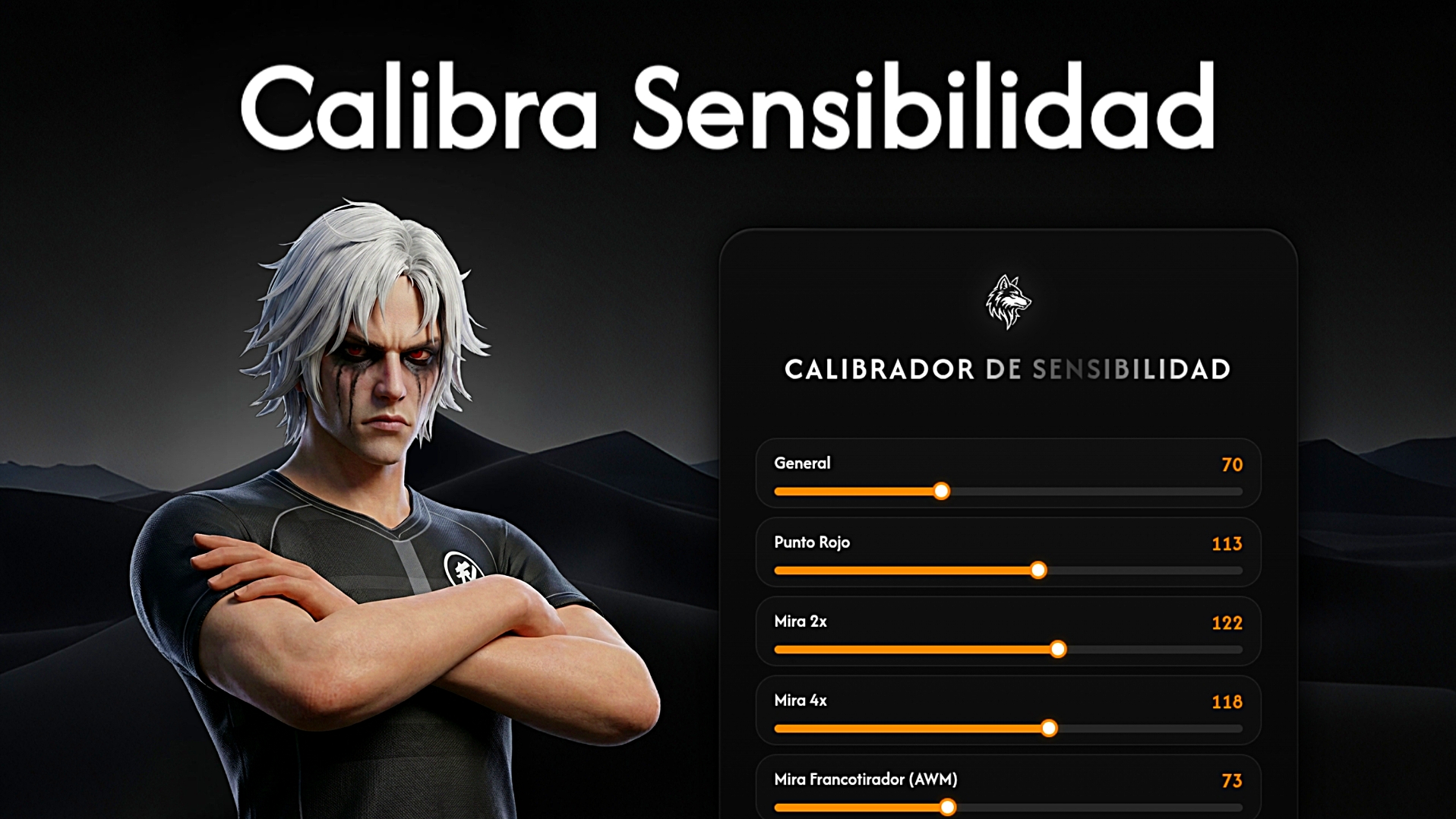
Task: Select the Mira Francotirador (AWM) label
Action: pyautogui.click(x=865, y=779)
